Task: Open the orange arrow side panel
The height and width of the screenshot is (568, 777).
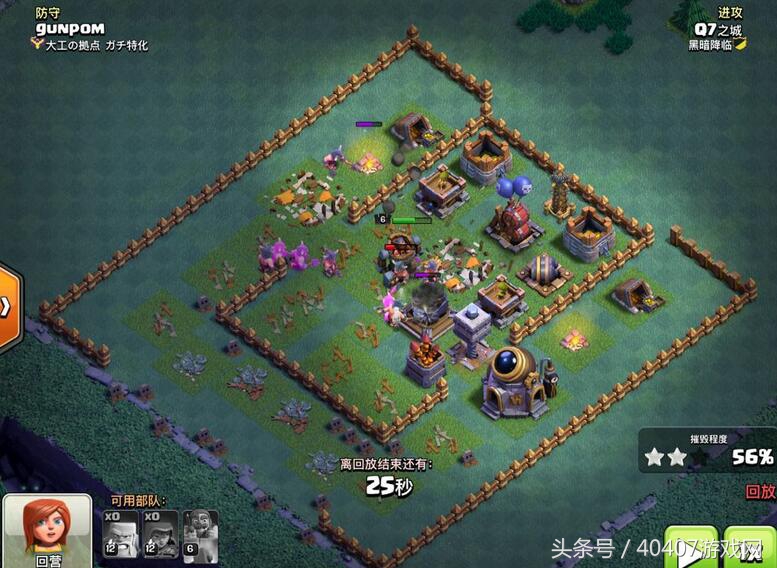Action: (x=8, y=306)
